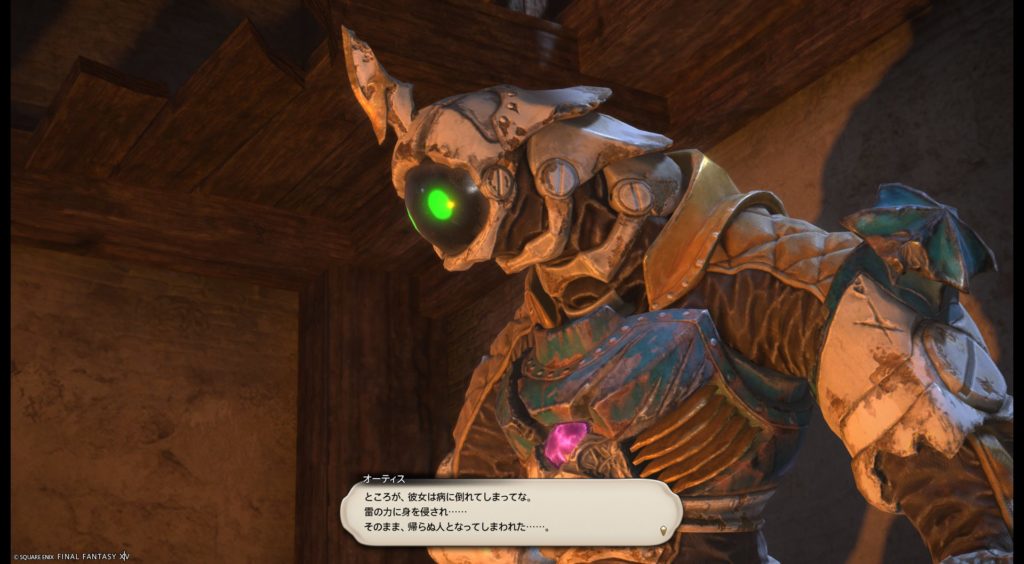Advance Otis's dialogue speech bubble
The image size is (1024, 564).
(x=510, y=511)
